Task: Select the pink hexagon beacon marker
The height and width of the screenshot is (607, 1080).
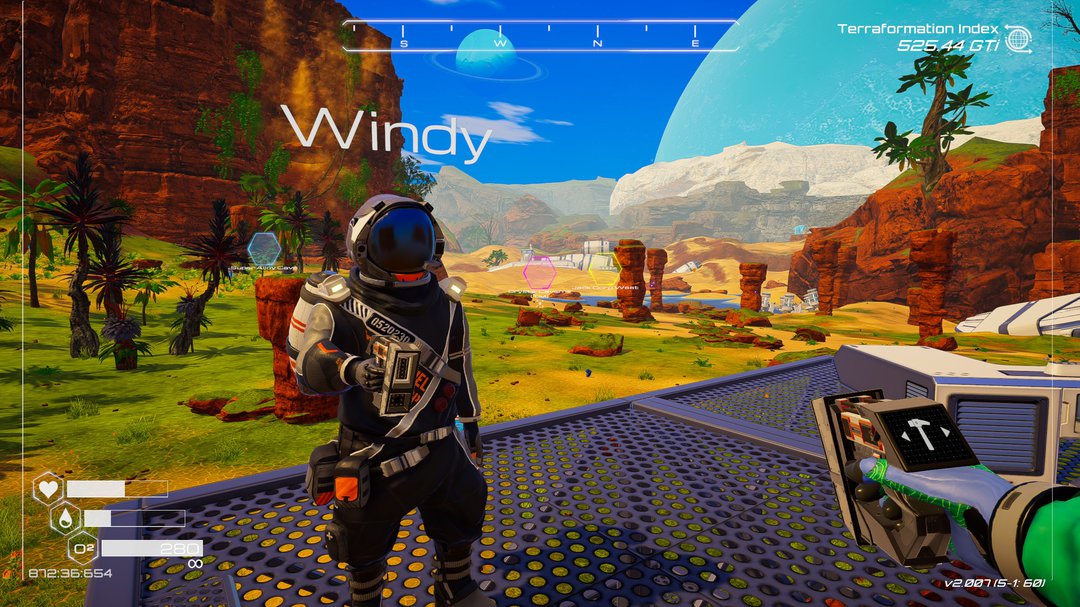Action: coord(539,272)
